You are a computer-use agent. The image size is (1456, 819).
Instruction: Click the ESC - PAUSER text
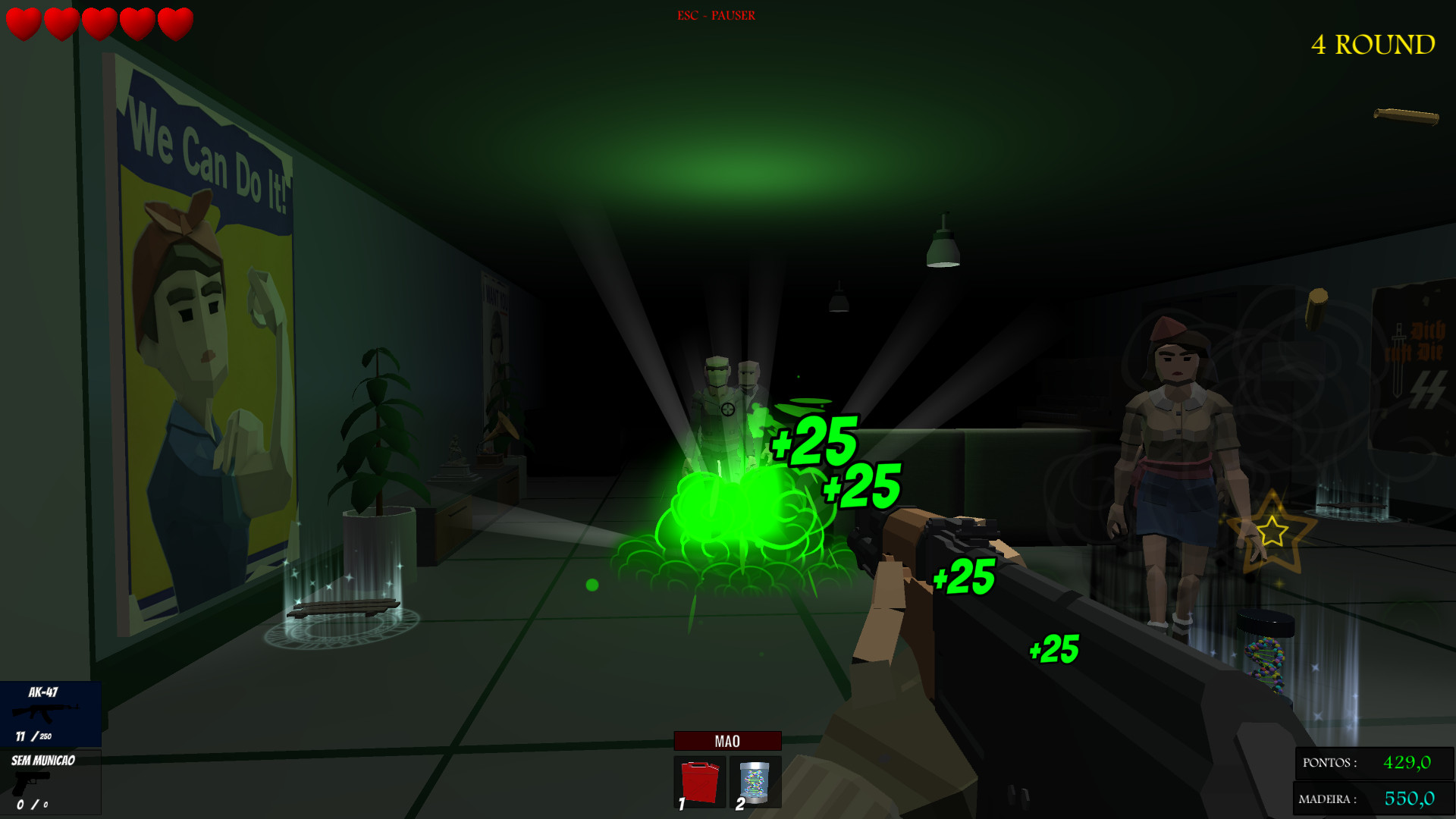pyautogui.click(x=715, y=14)
